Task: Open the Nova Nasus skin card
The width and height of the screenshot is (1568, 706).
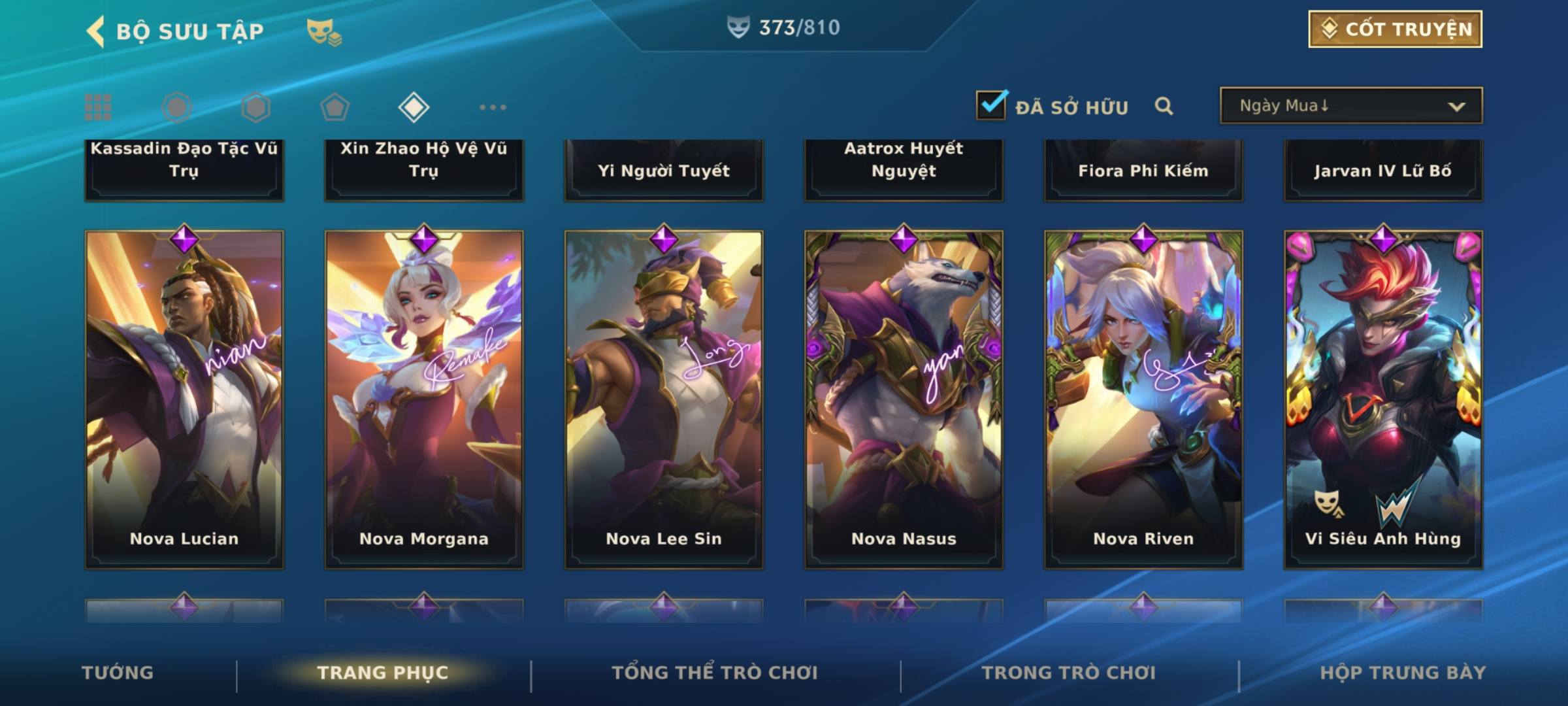Action: coord(904,399)
